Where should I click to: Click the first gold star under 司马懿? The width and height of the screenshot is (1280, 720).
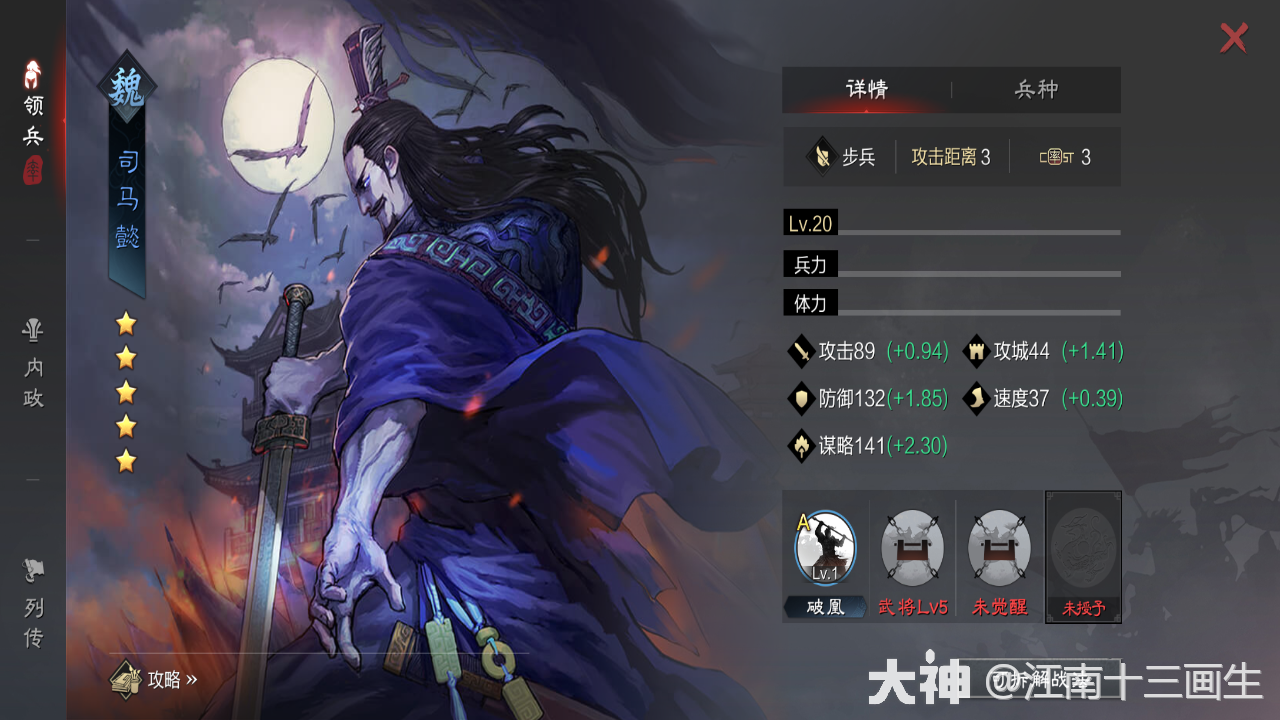coord(124,324)
